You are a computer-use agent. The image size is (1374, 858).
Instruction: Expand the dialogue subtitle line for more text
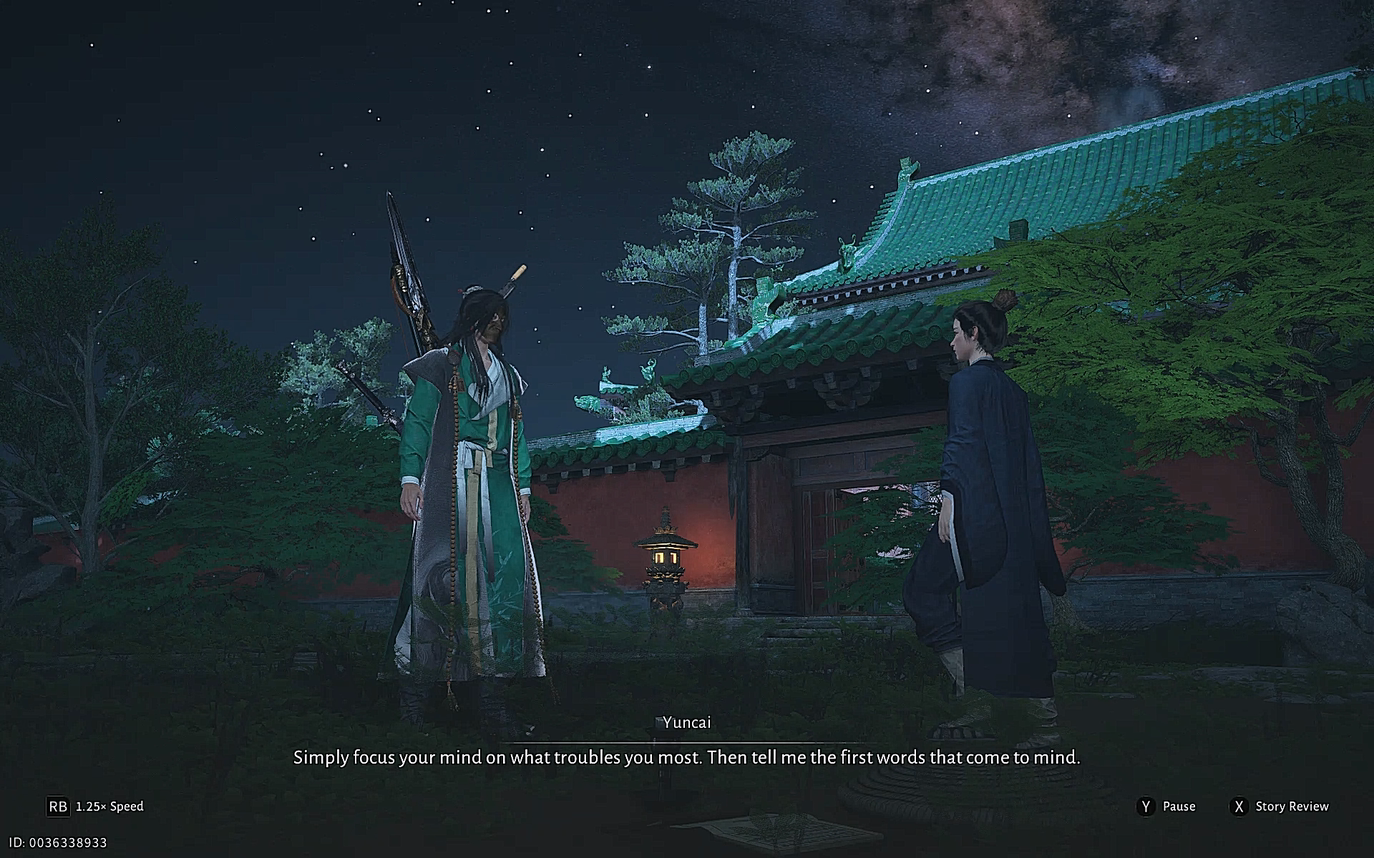687,757
